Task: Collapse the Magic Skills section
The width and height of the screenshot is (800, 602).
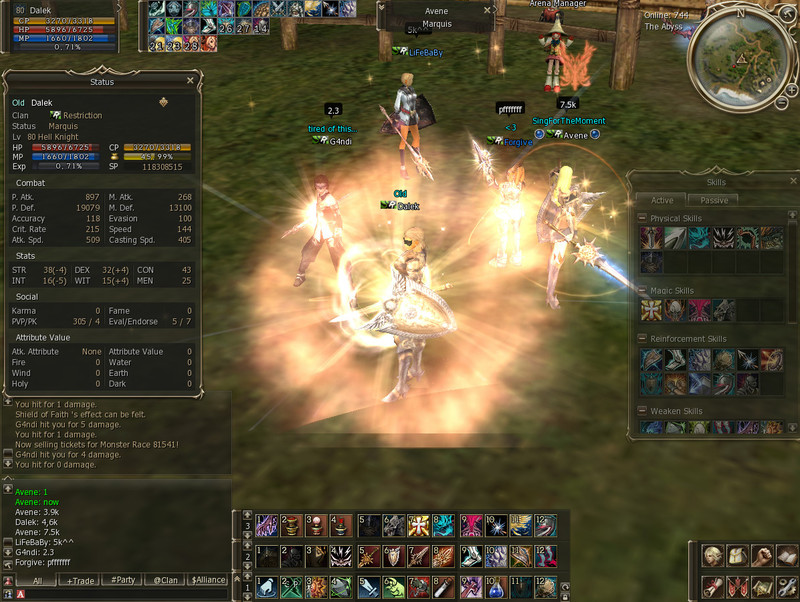Action: [643, 291]
